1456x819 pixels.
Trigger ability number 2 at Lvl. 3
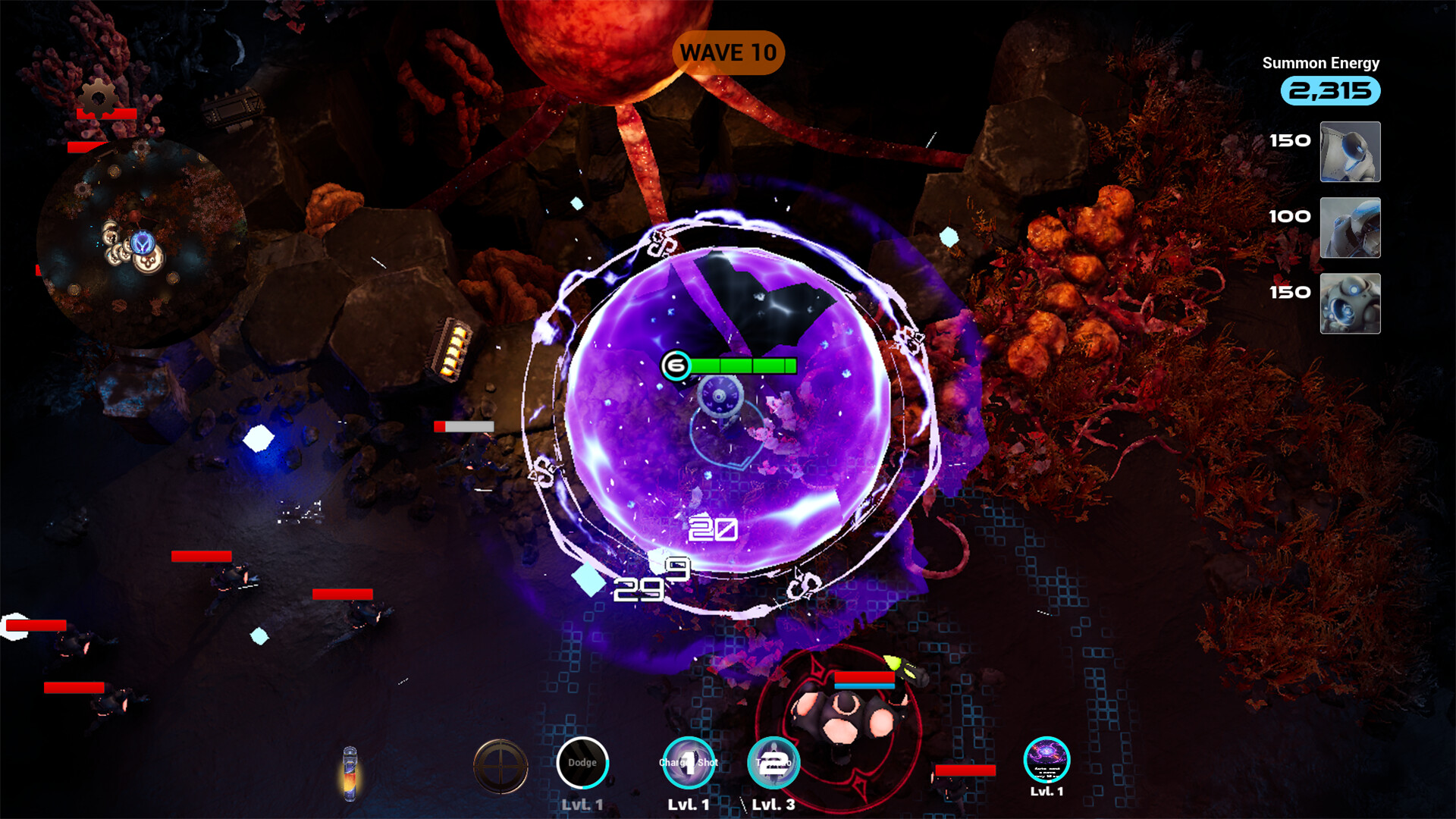[773, 763]
